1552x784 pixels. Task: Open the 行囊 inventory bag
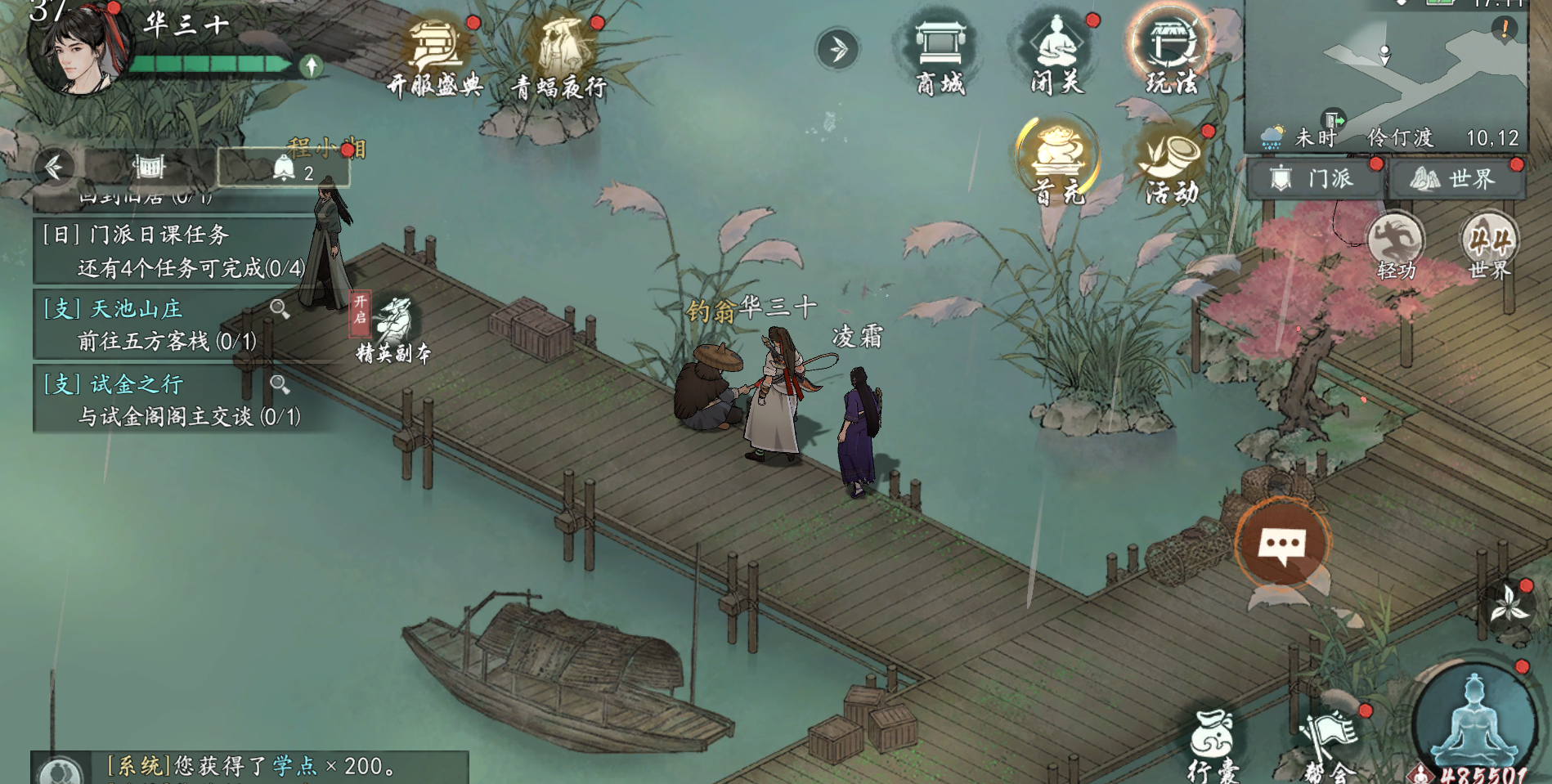pyautogui.click(x=1213, y=744)
